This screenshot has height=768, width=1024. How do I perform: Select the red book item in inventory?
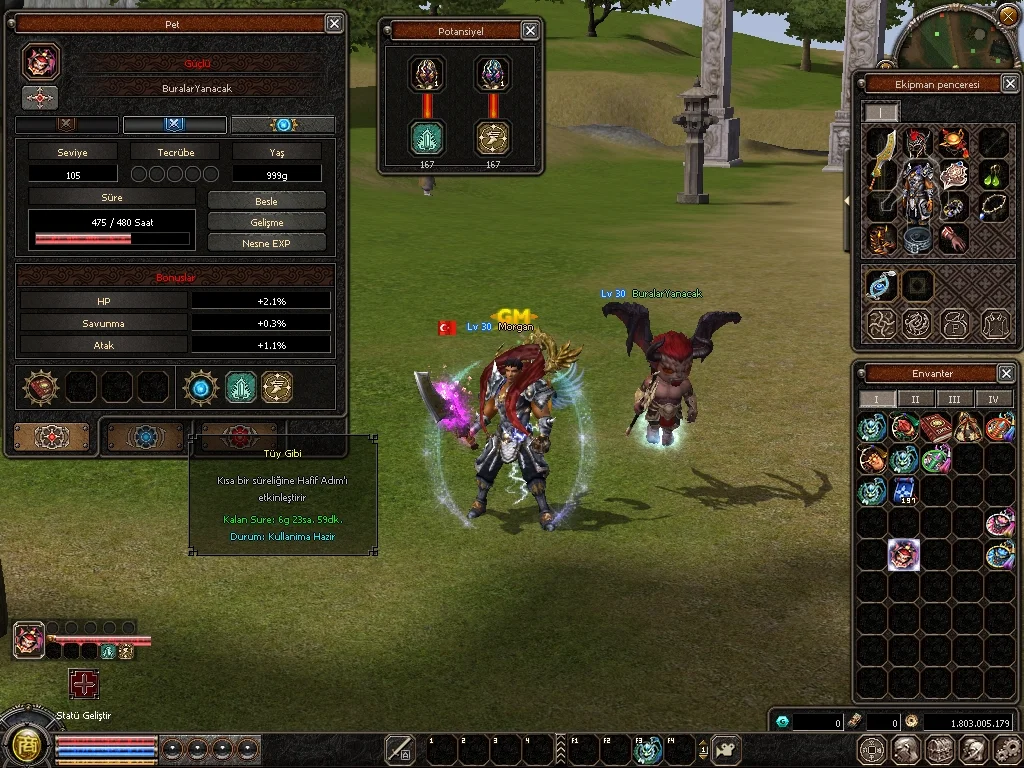(x=936, y=428)
